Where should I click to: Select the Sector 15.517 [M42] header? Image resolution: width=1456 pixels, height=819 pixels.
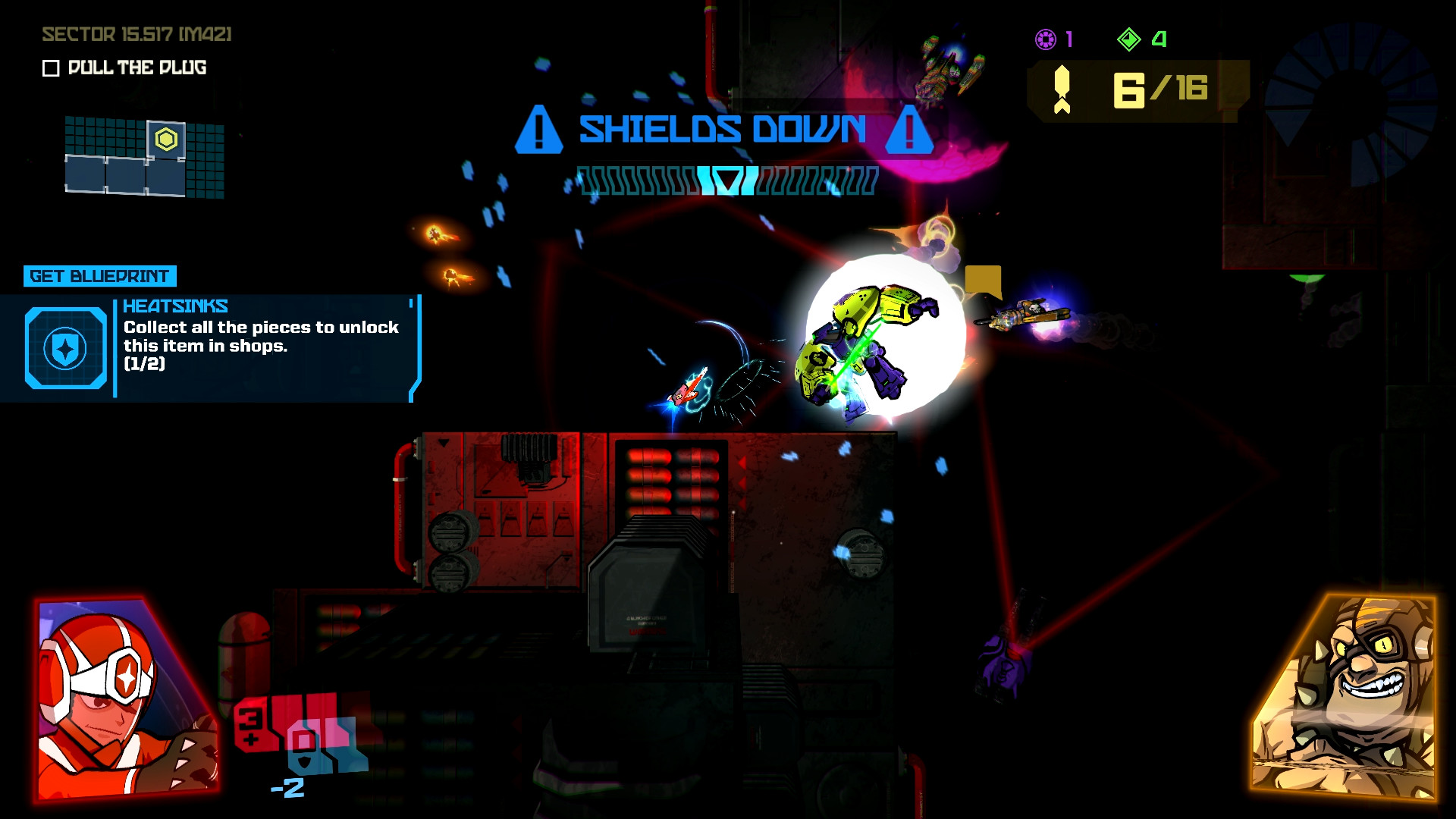136,33
